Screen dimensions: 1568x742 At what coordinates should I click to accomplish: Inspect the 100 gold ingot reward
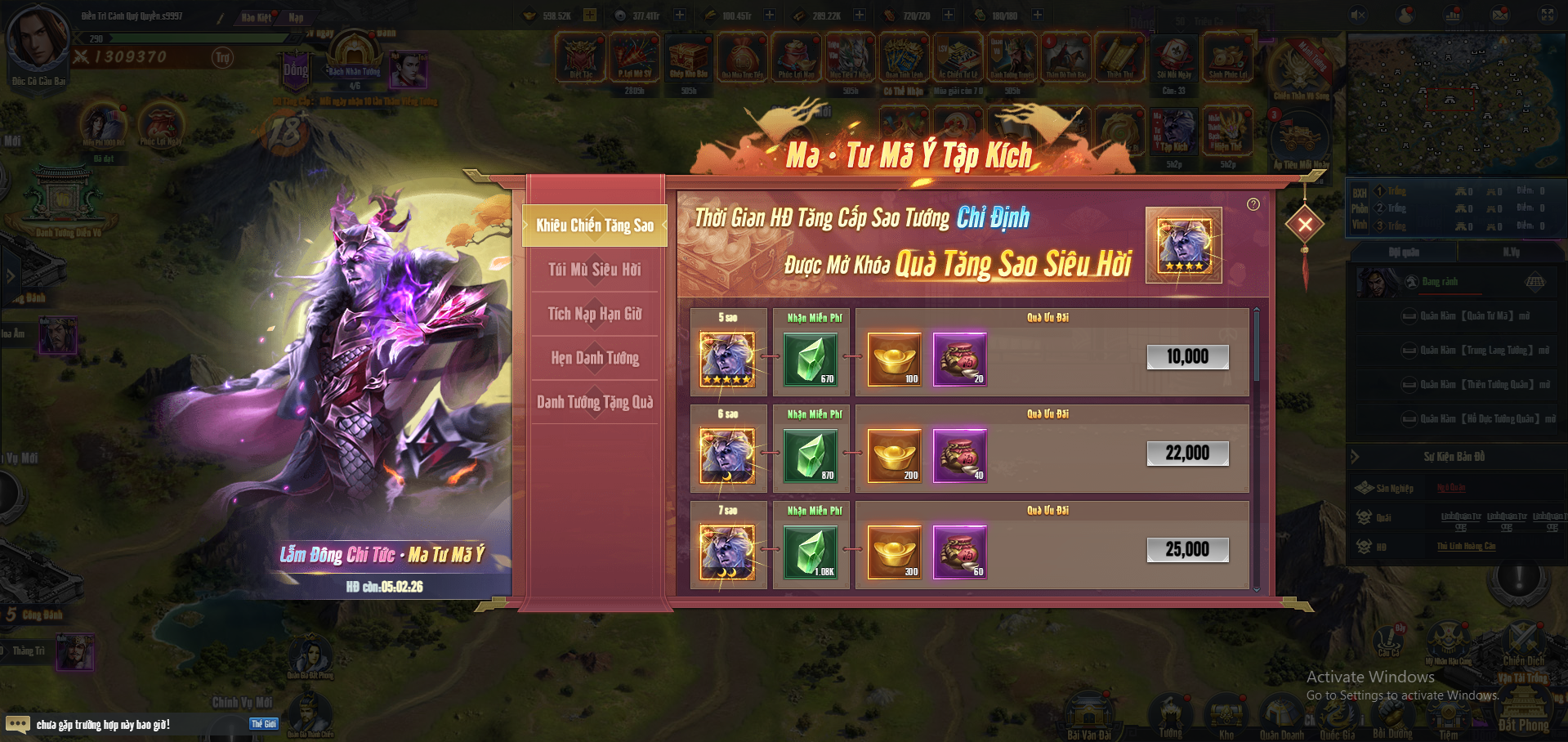click(x=895, y=359)
